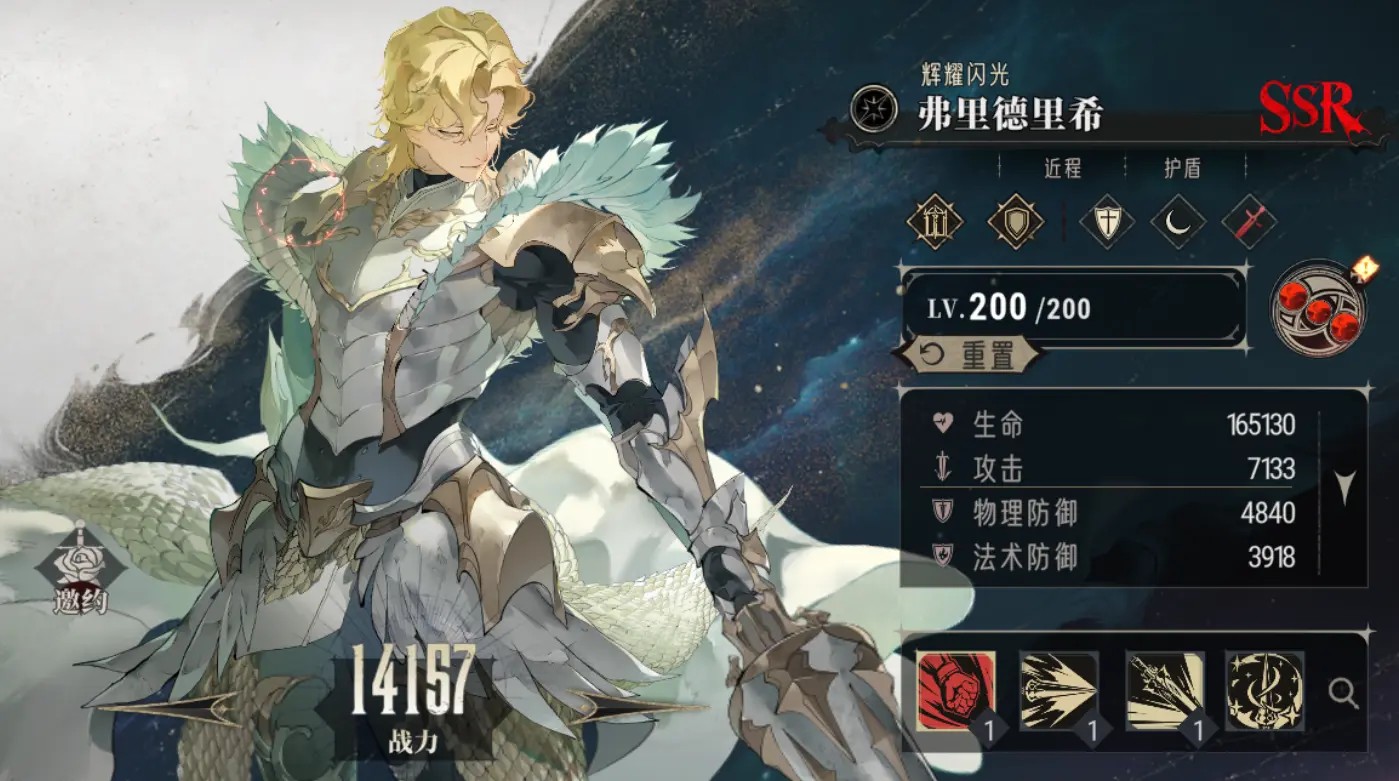Choose the red sword trait icon
The width and height of the screenshot is (1399, 781).
coord(1249,222)
